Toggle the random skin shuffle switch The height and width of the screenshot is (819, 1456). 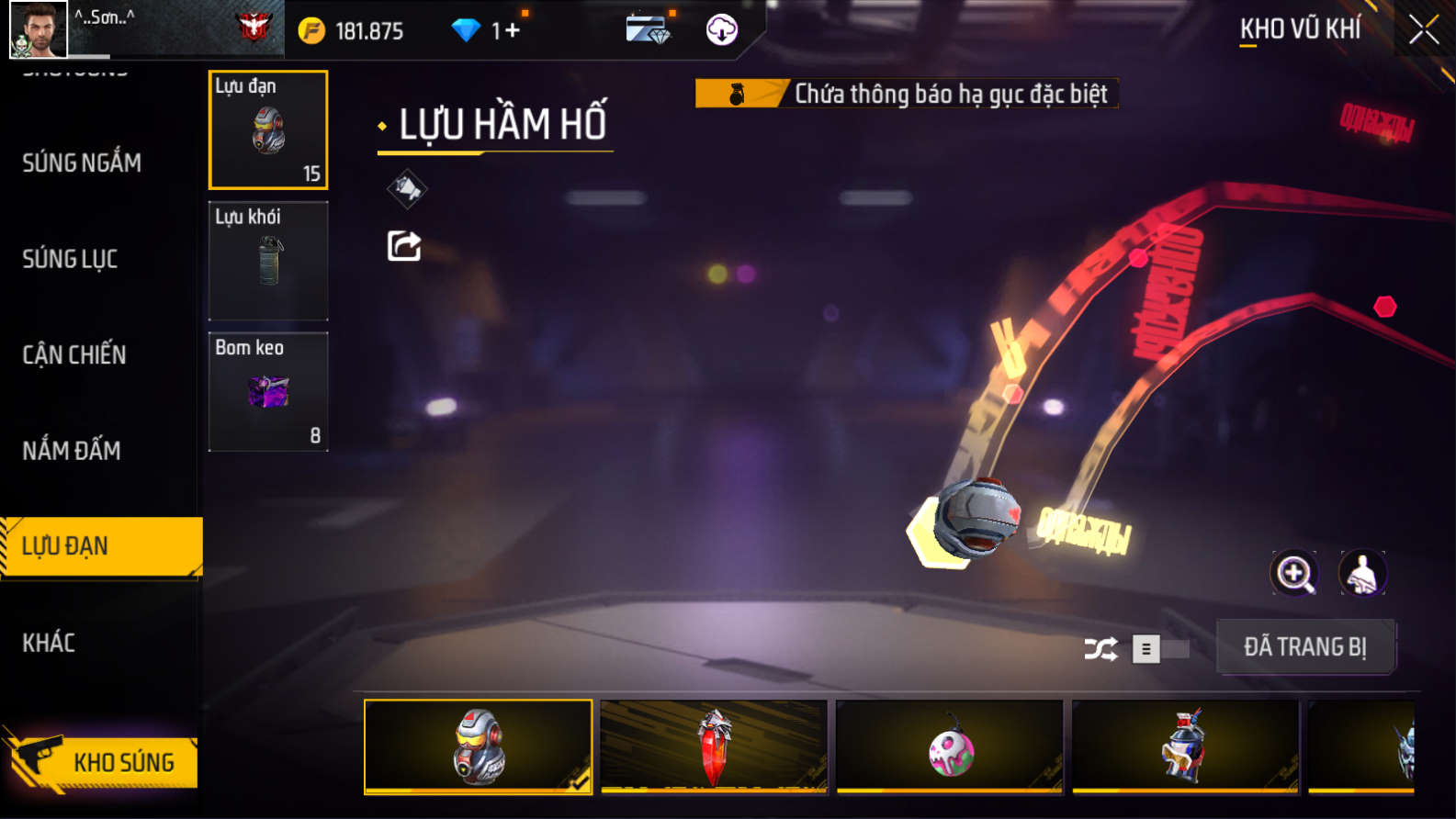pyautogui.click(x=1159, y=649)
